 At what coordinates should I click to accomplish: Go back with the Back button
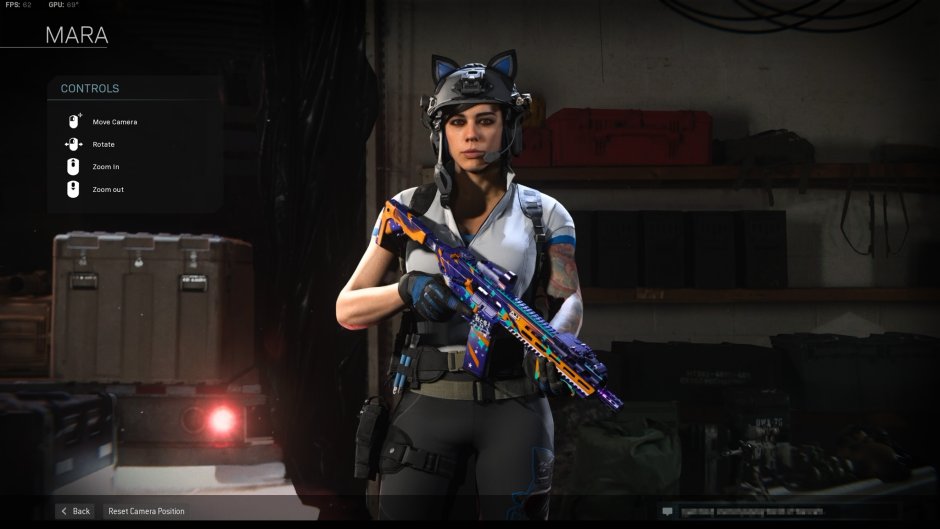75,511
